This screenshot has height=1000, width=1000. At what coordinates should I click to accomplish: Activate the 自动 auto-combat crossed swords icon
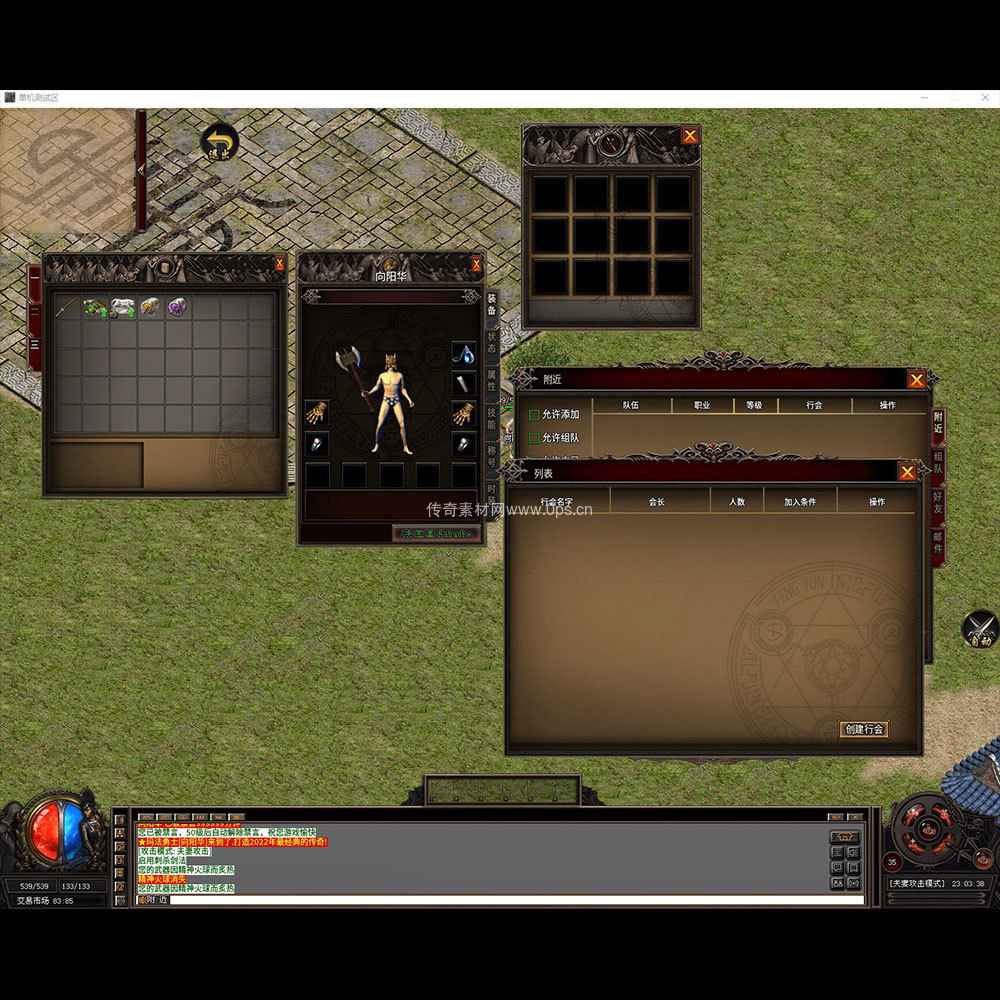[980, 628]
